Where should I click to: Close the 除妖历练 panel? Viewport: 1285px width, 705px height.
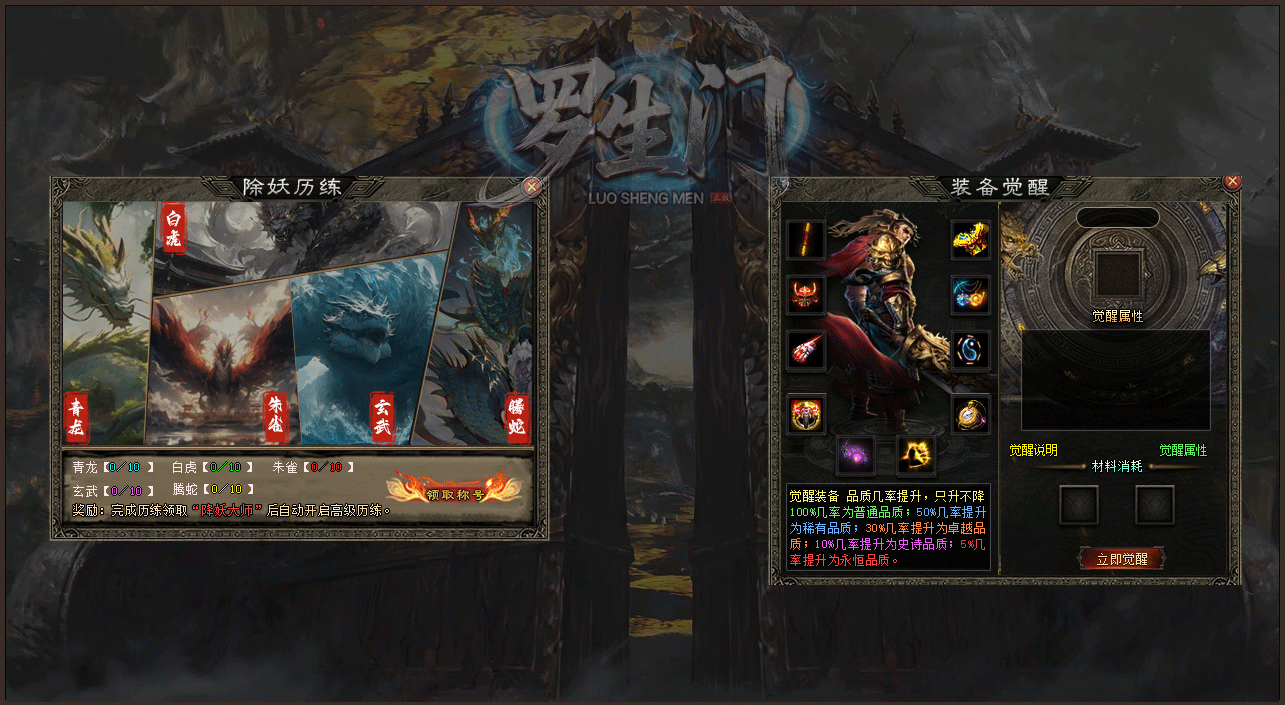click(x=532, y=186)
